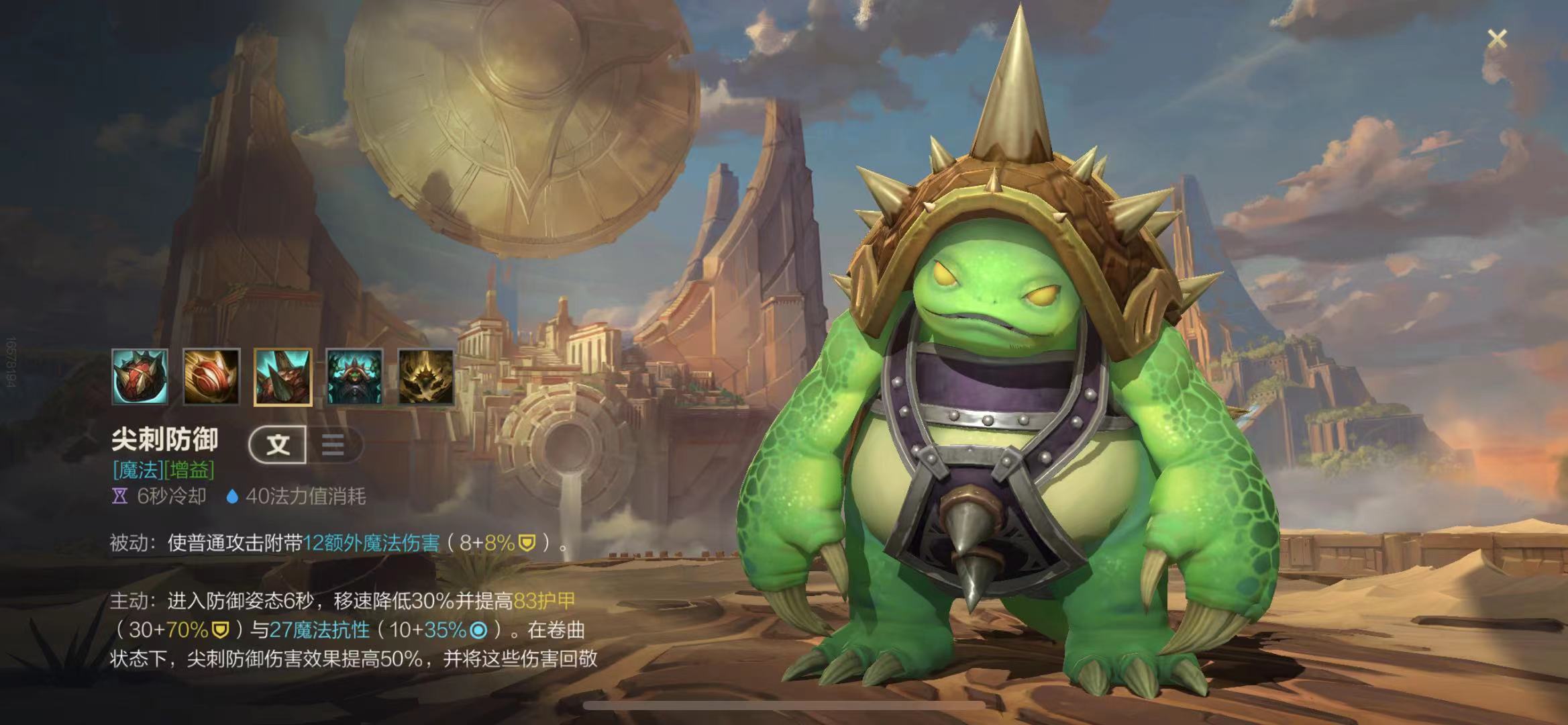The width and height of the screenshot is (1568, 725).
Task: View the taunt ability with Rammus's face
Action: coord(354,377)
